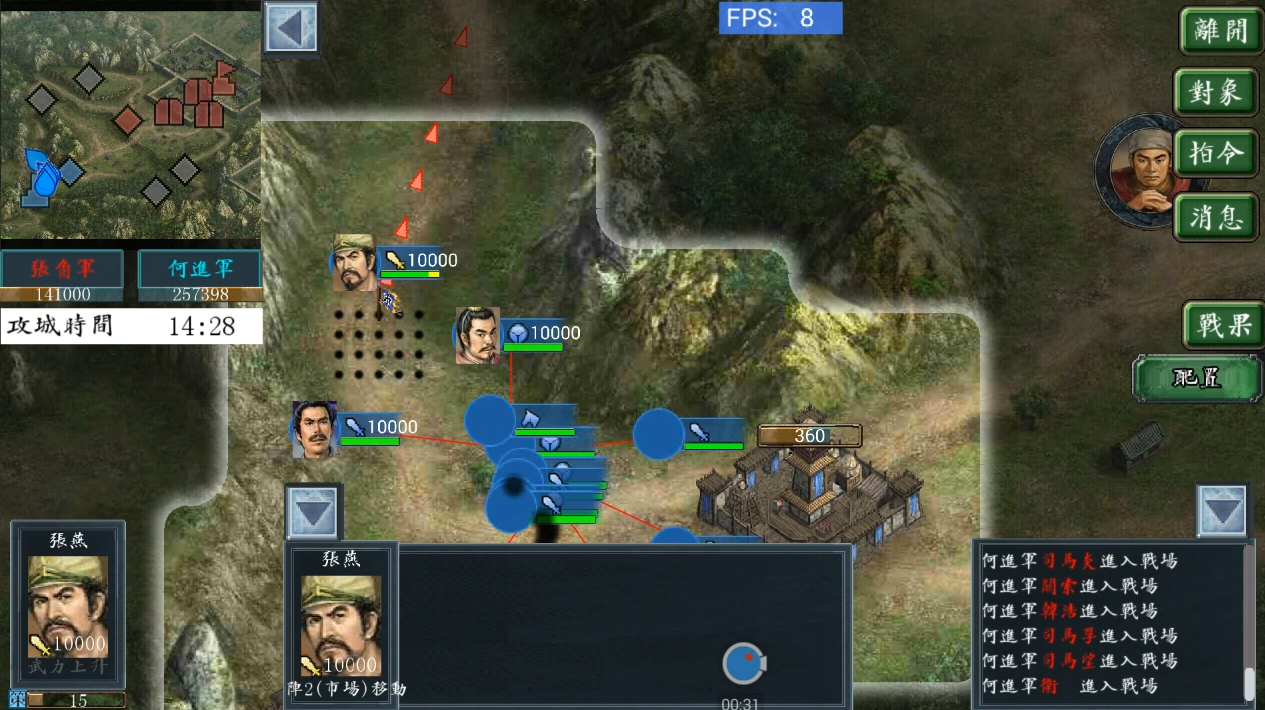1265x710 pixels.
Task: Select the blue unit beside the fortress
Action: point(659,434)
